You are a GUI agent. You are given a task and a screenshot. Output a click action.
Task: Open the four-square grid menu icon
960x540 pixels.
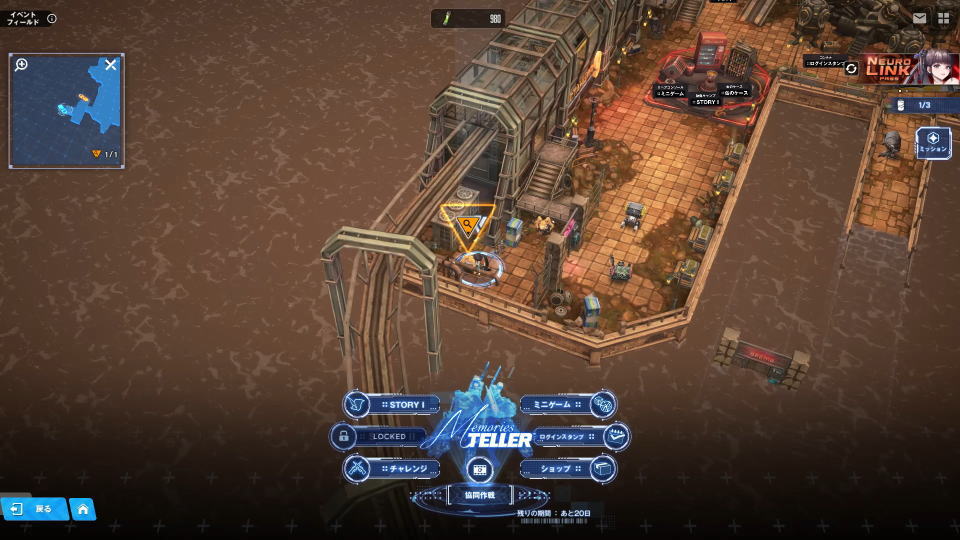pos(943,18)
